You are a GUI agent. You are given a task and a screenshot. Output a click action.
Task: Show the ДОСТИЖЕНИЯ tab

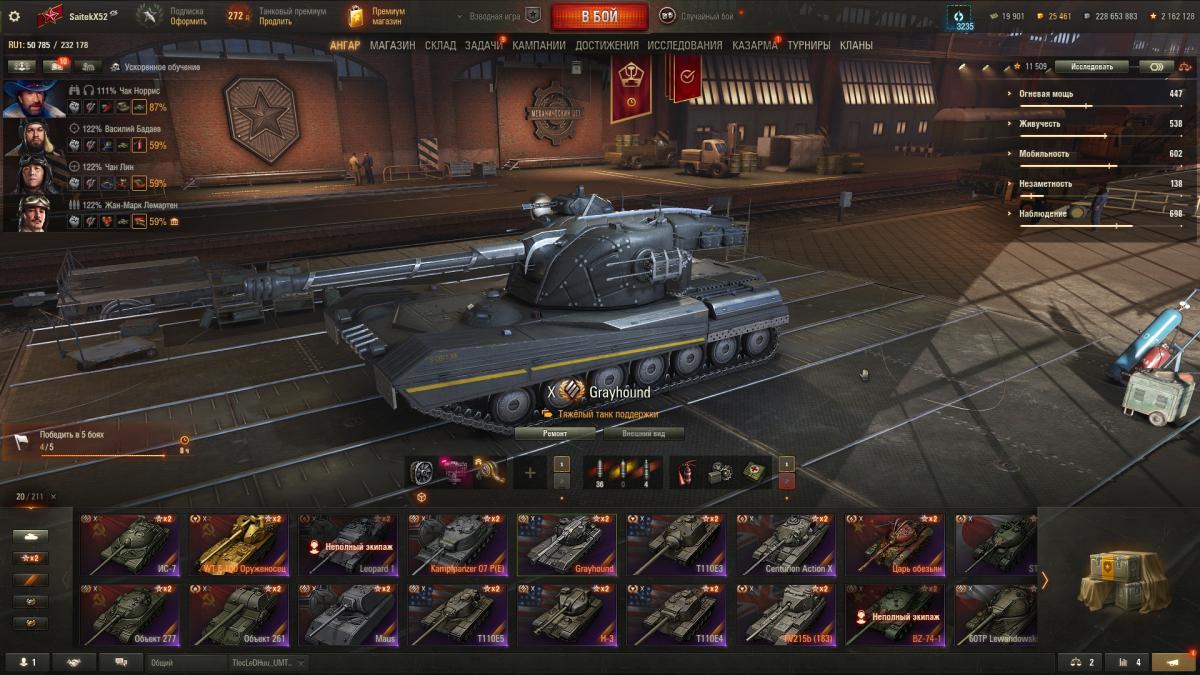click(x=607, y=45)
